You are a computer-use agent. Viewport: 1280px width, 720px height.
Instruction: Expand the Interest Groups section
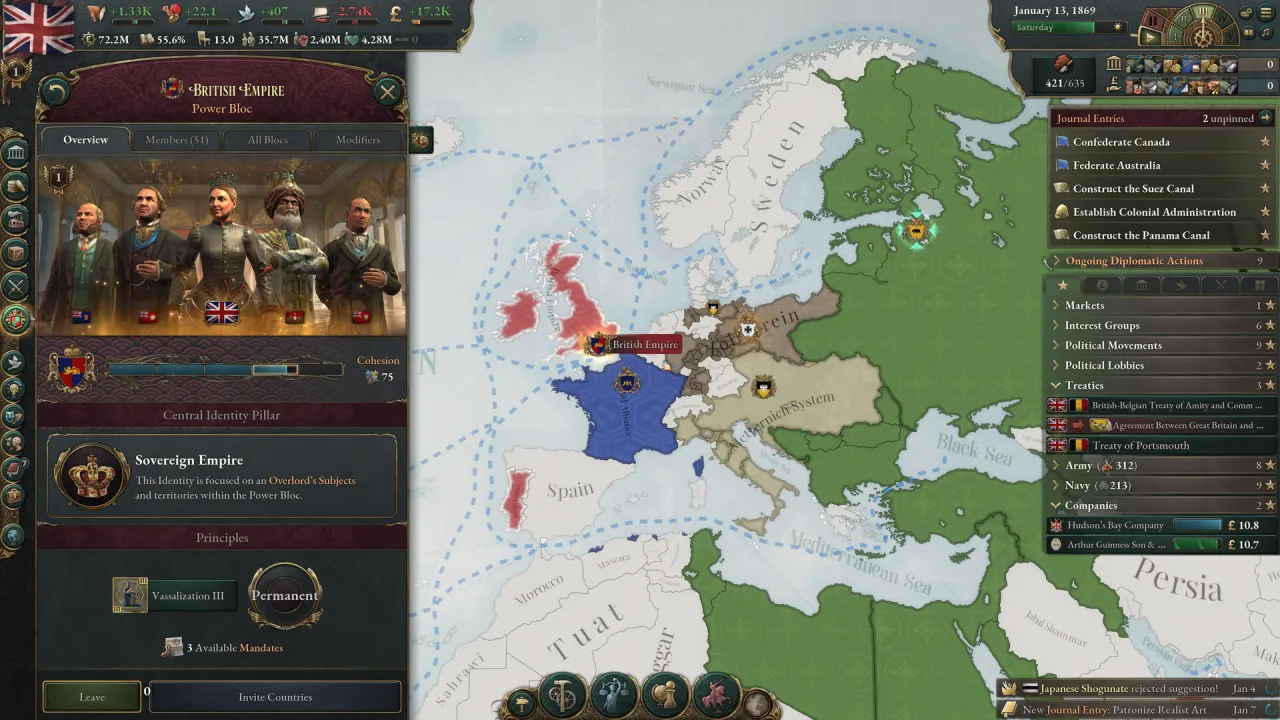pos(1057,325)
